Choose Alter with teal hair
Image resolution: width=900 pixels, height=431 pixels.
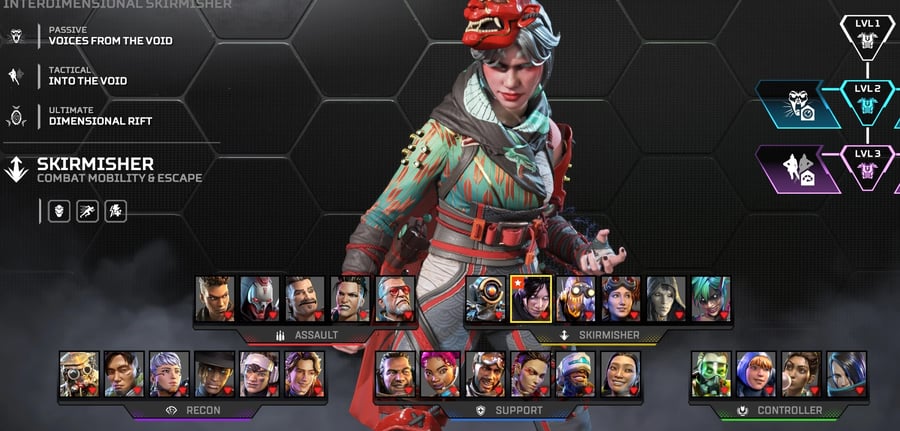(x=711, y=298)
